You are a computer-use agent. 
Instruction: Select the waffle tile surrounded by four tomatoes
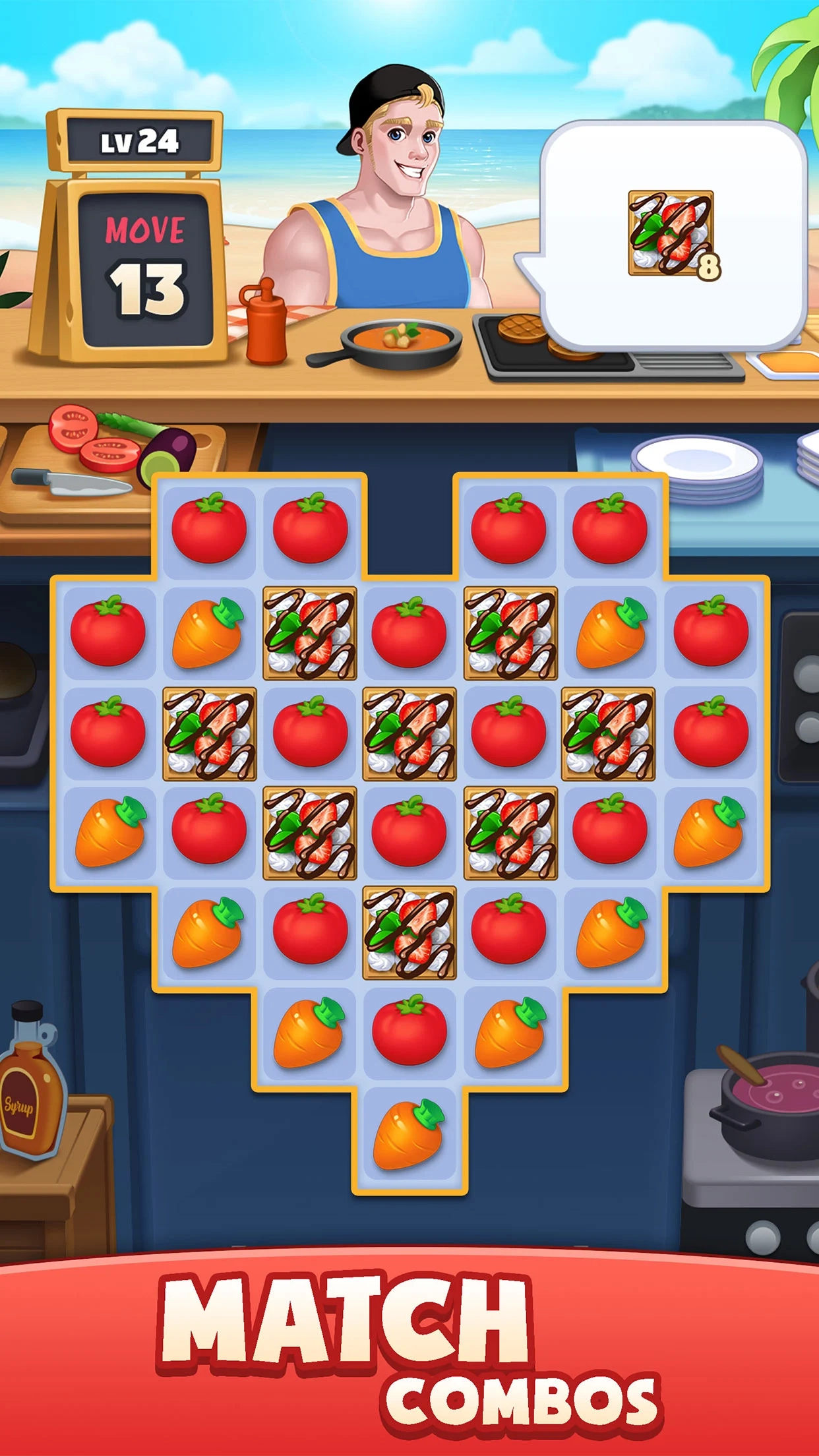[x=409, y=733]
